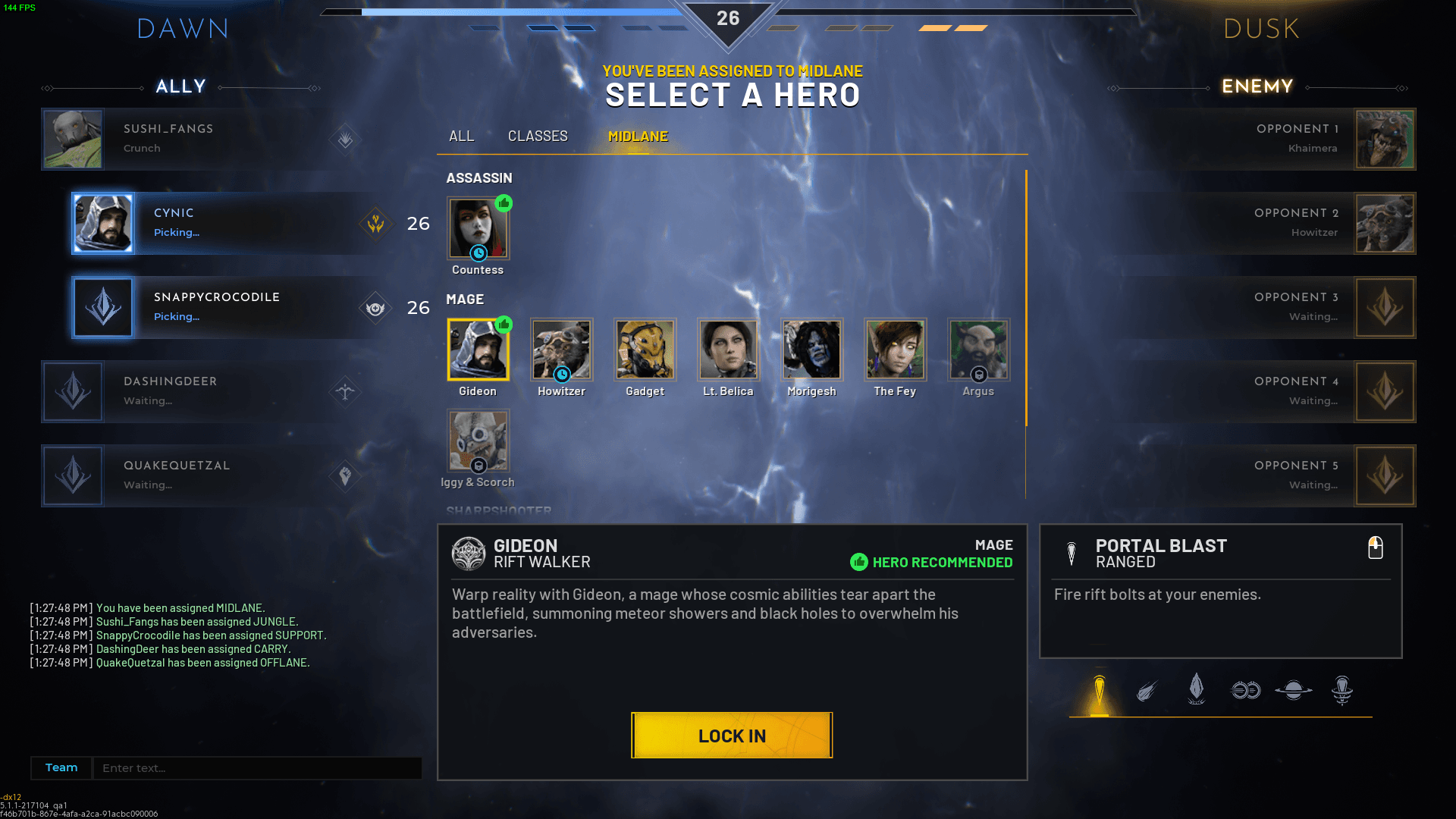Pick Morigesh from the mages
The width and height of the screenshot is (1456, 819).
[811, 350]
